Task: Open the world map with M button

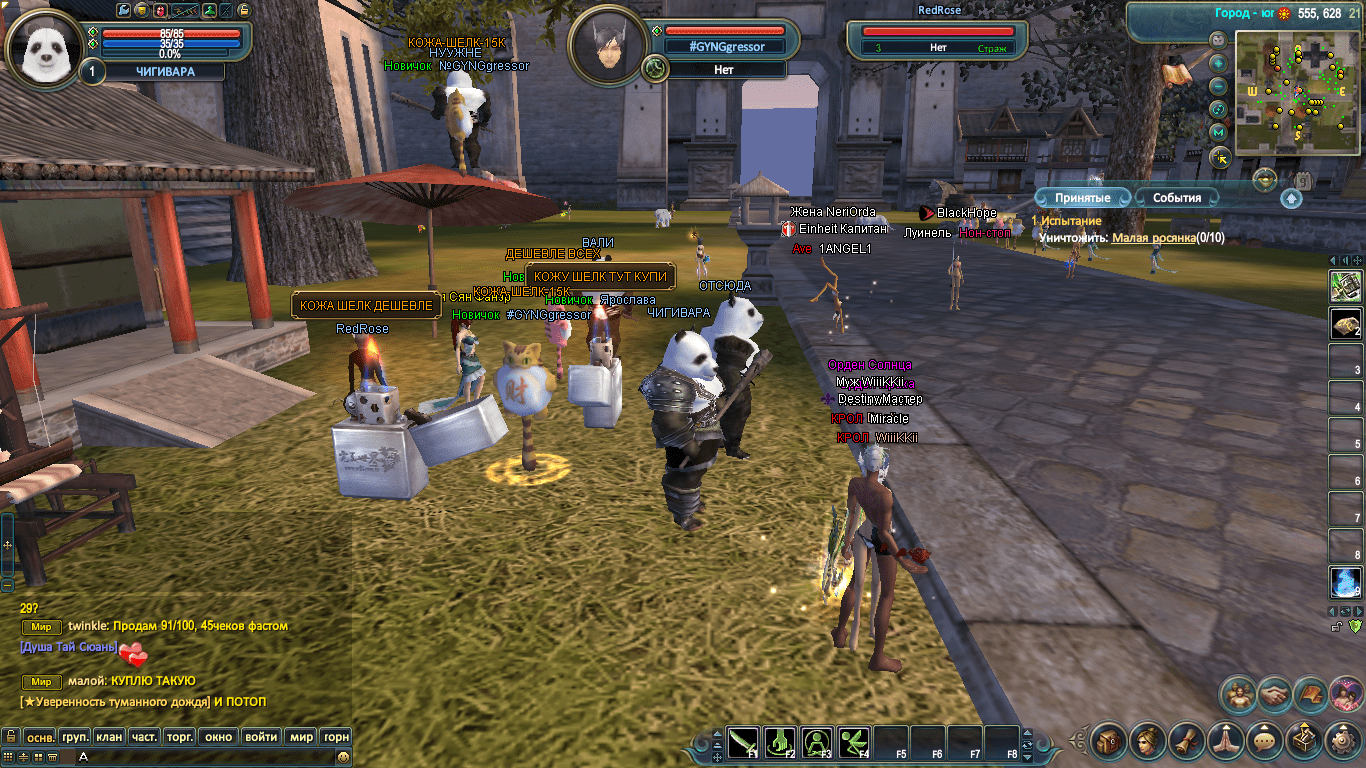Action: tap(1218, 132)
